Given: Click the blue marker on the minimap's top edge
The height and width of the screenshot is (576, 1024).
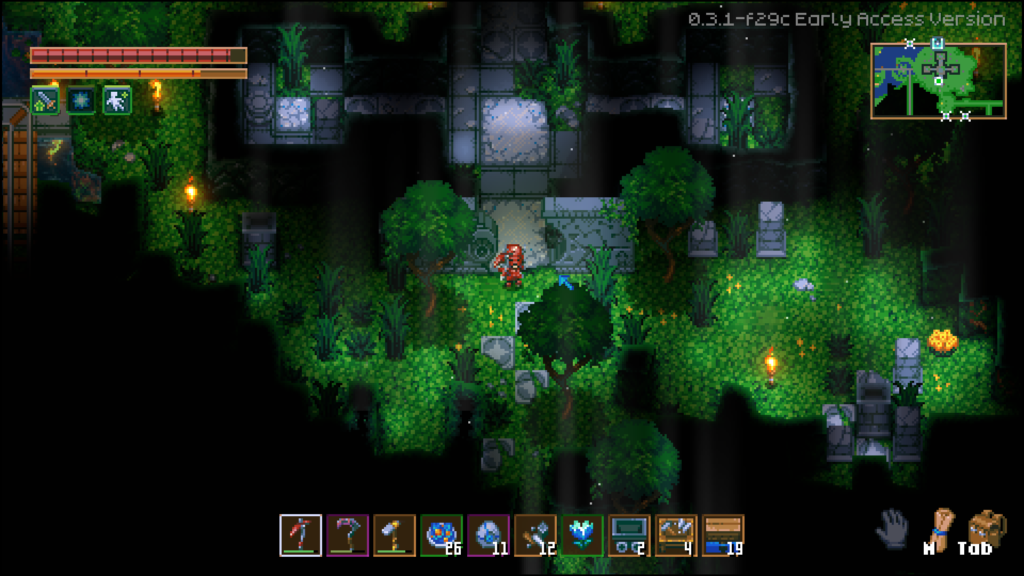Looking at the screenshot, I should click(x=937, y=43).
